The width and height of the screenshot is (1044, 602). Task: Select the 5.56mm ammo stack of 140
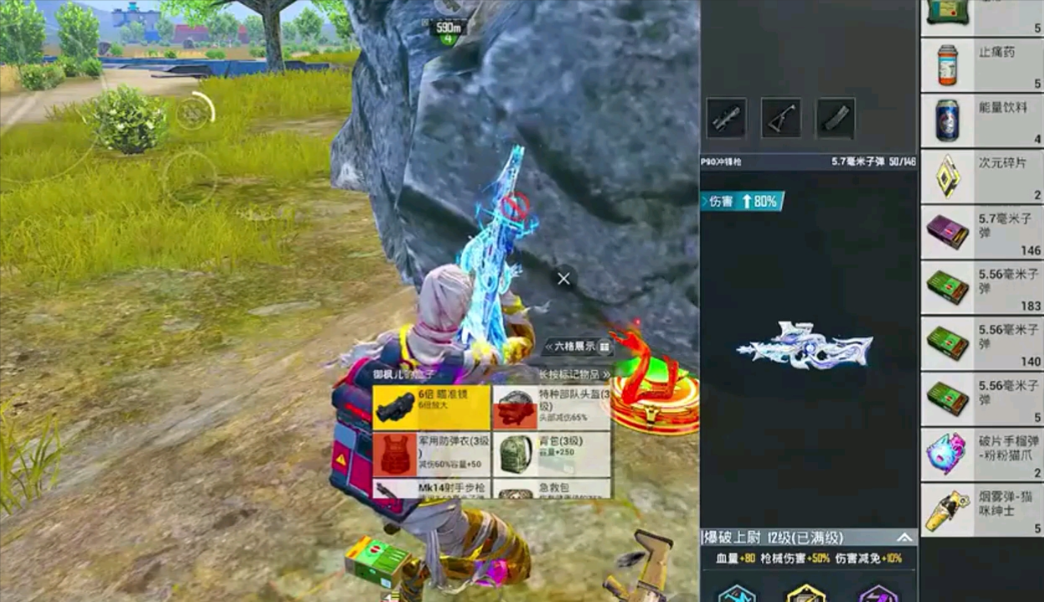pyautogui.click(x=981, y=345)
